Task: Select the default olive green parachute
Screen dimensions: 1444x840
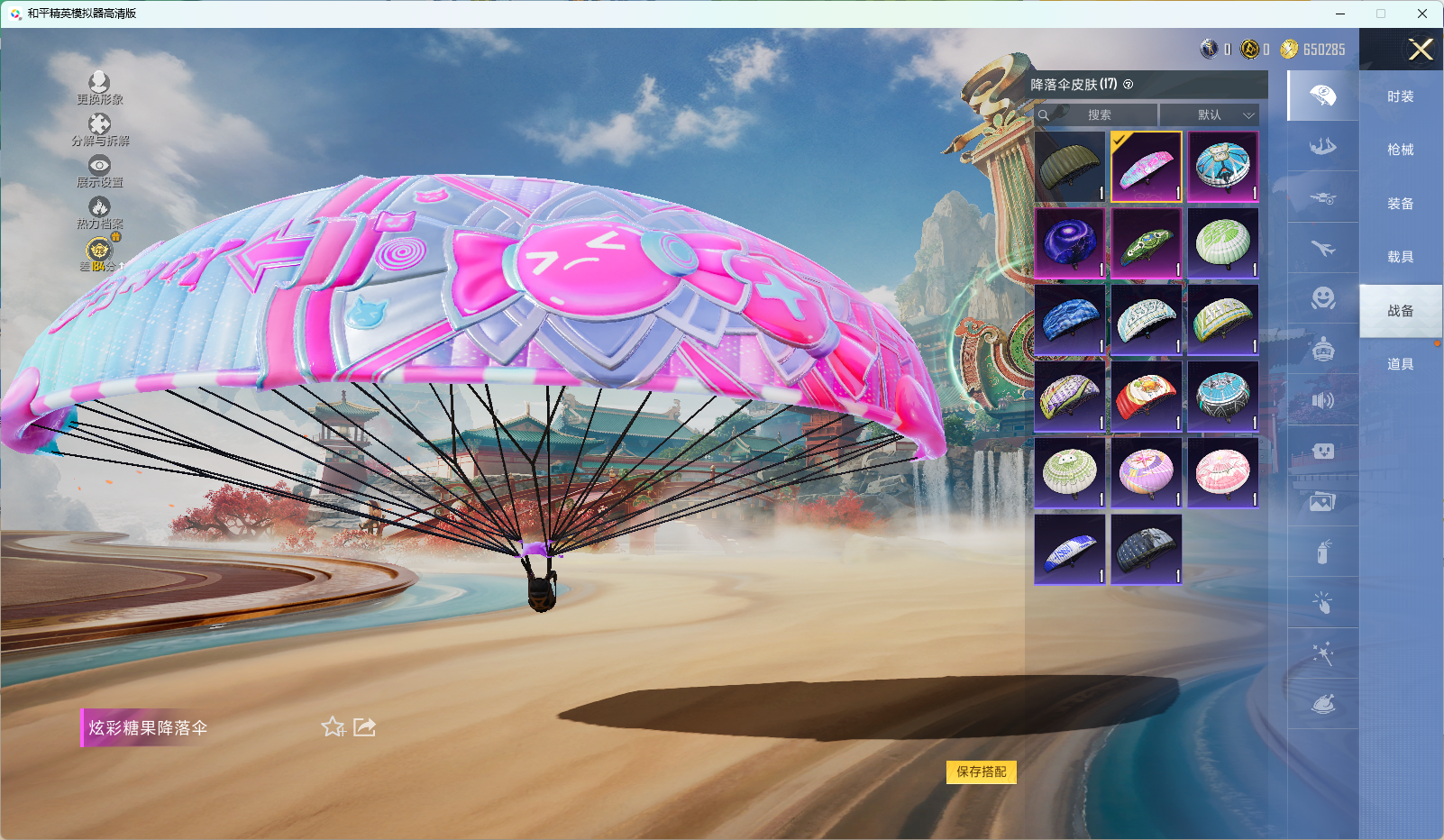Action: click(x=1070, y=167)
